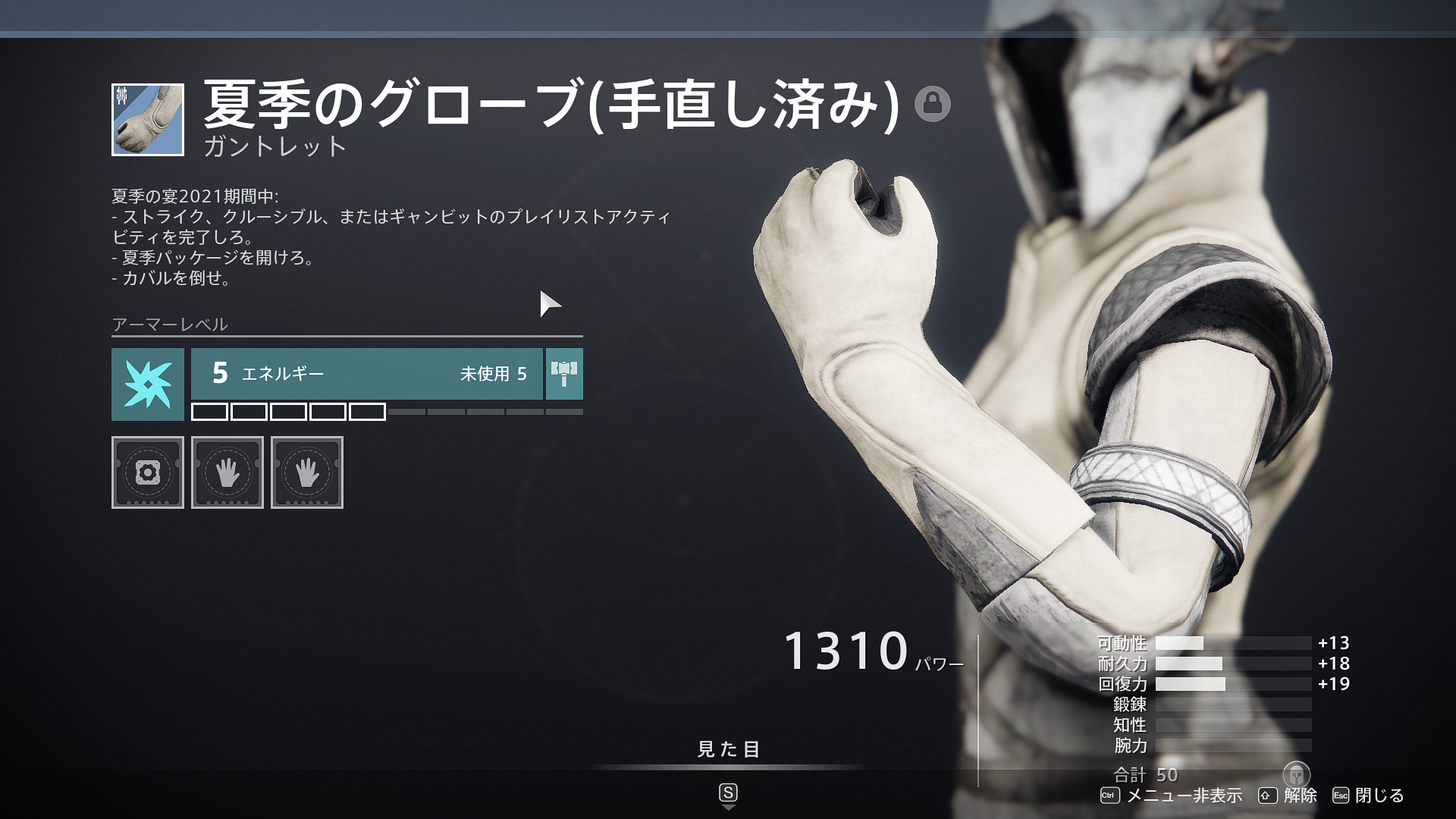This screenshot has height=819, width=1456.
Task: Select the Stasis energy element icon
Action: [147, 384]
